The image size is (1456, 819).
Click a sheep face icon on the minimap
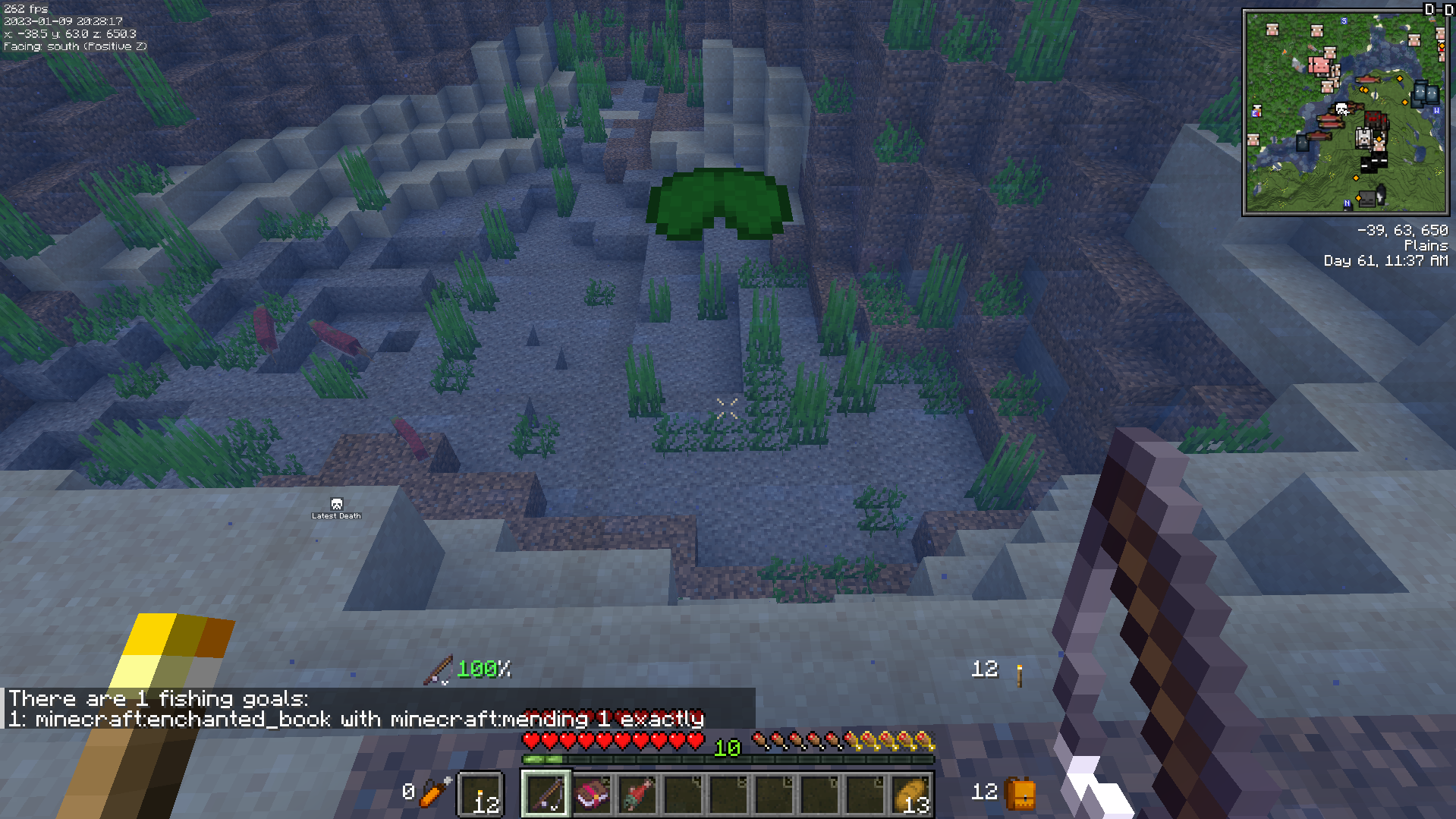1273,30
